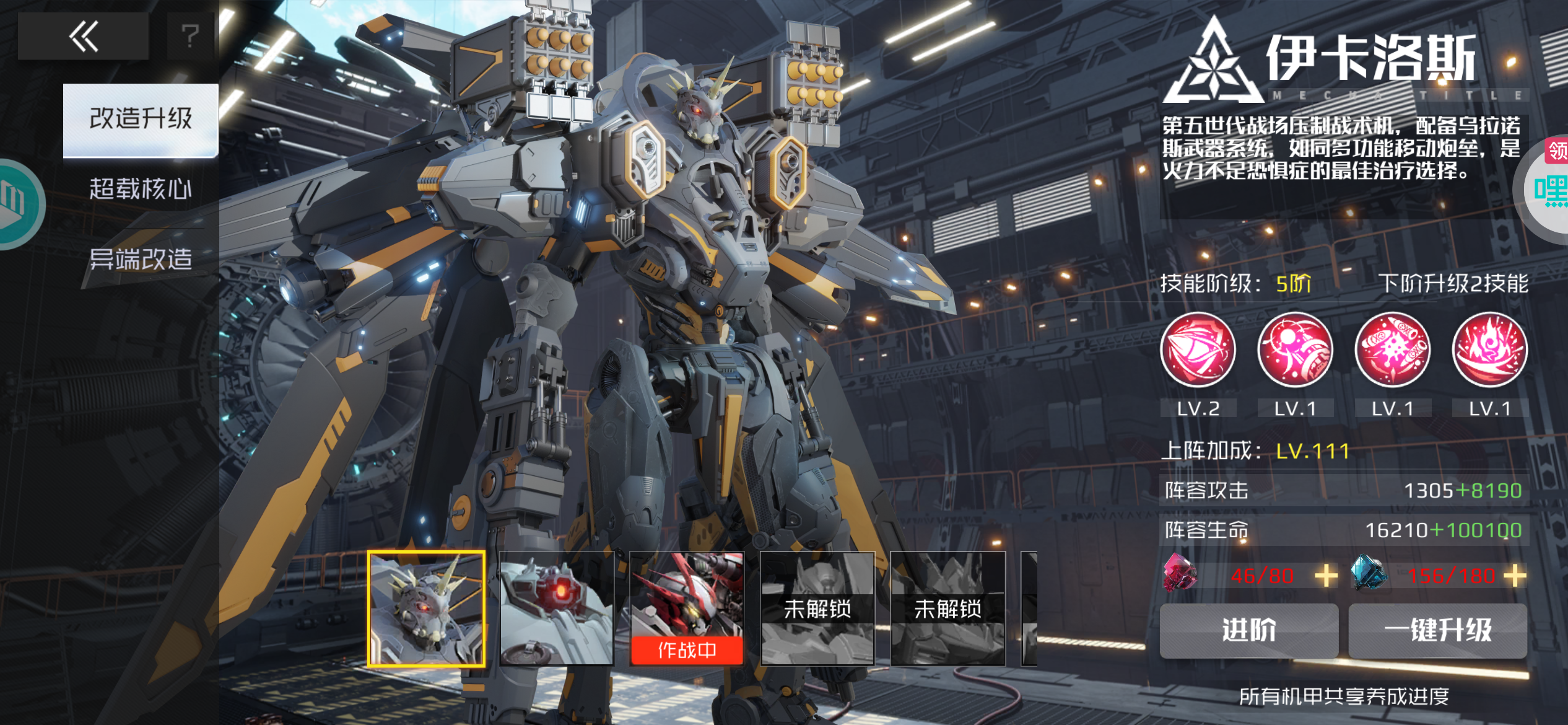Open the question mark help button
This screenshot has width=1568, height=725.
pyautogui.click(x=190, y=37)
